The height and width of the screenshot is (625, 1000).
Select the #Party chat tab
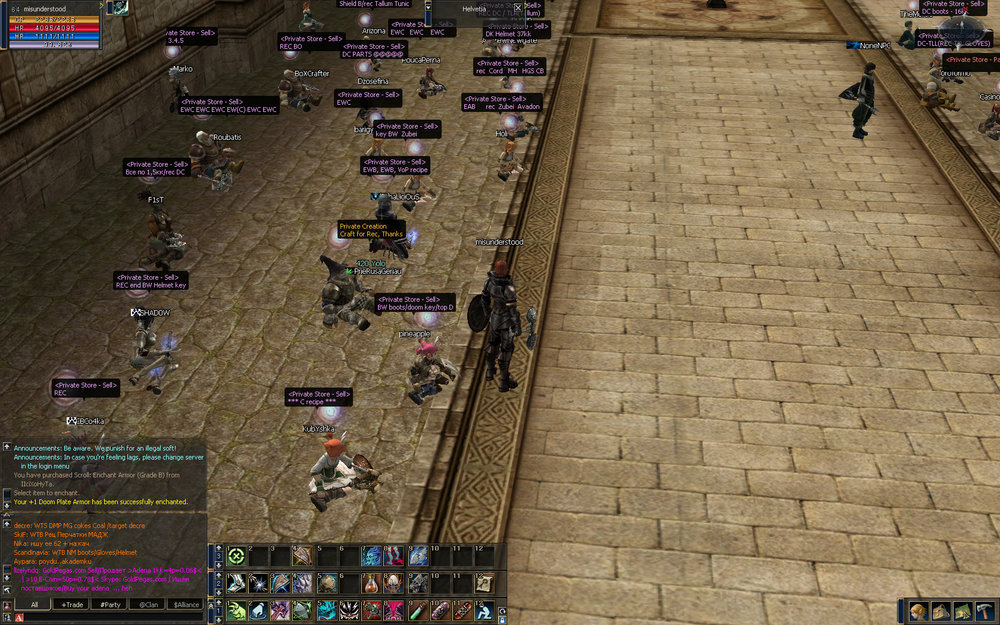(x=110, y=604)
